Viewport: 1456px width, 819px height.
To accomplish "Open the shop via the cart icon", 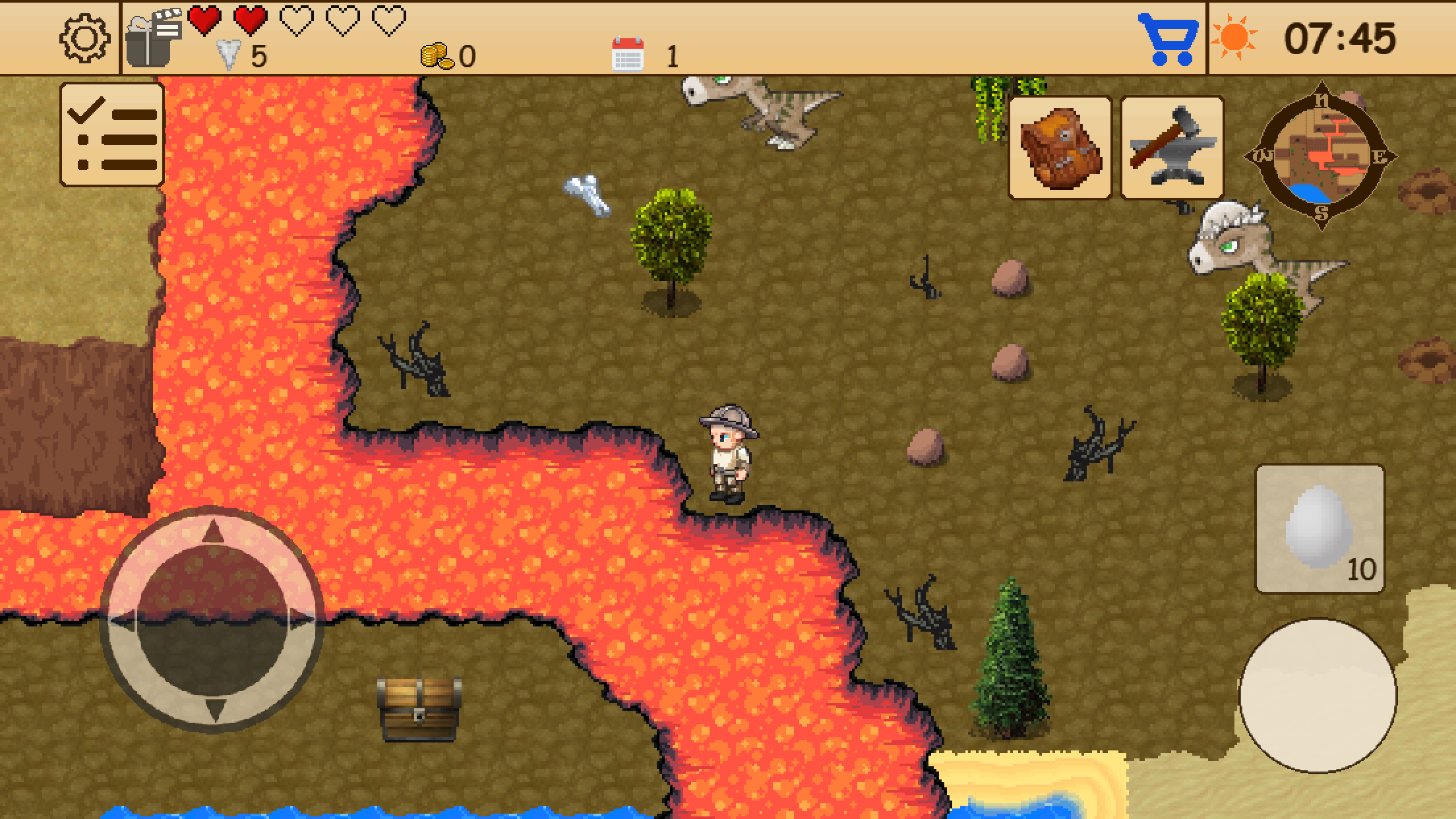I will (x=1167, y=41).
